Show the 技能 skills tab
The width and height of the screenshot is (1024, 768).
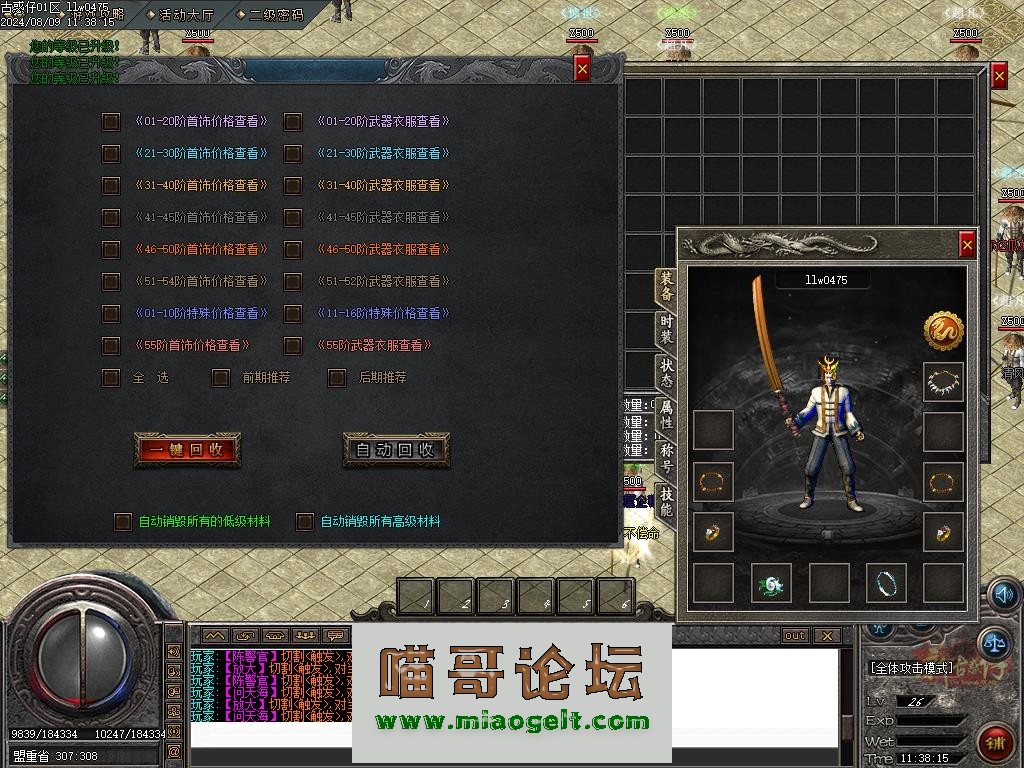[666, 502]
